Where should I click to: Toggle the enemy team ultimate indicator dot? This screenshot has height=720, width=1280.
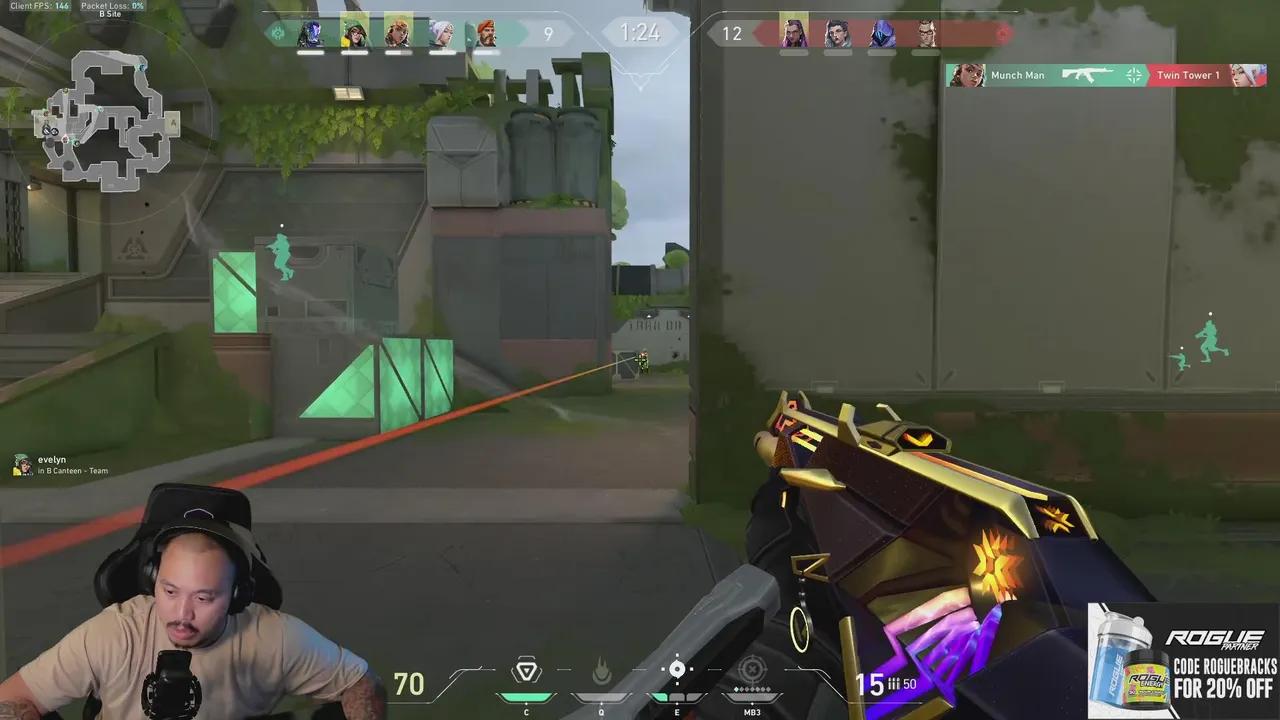click(x=1003, y=33)
